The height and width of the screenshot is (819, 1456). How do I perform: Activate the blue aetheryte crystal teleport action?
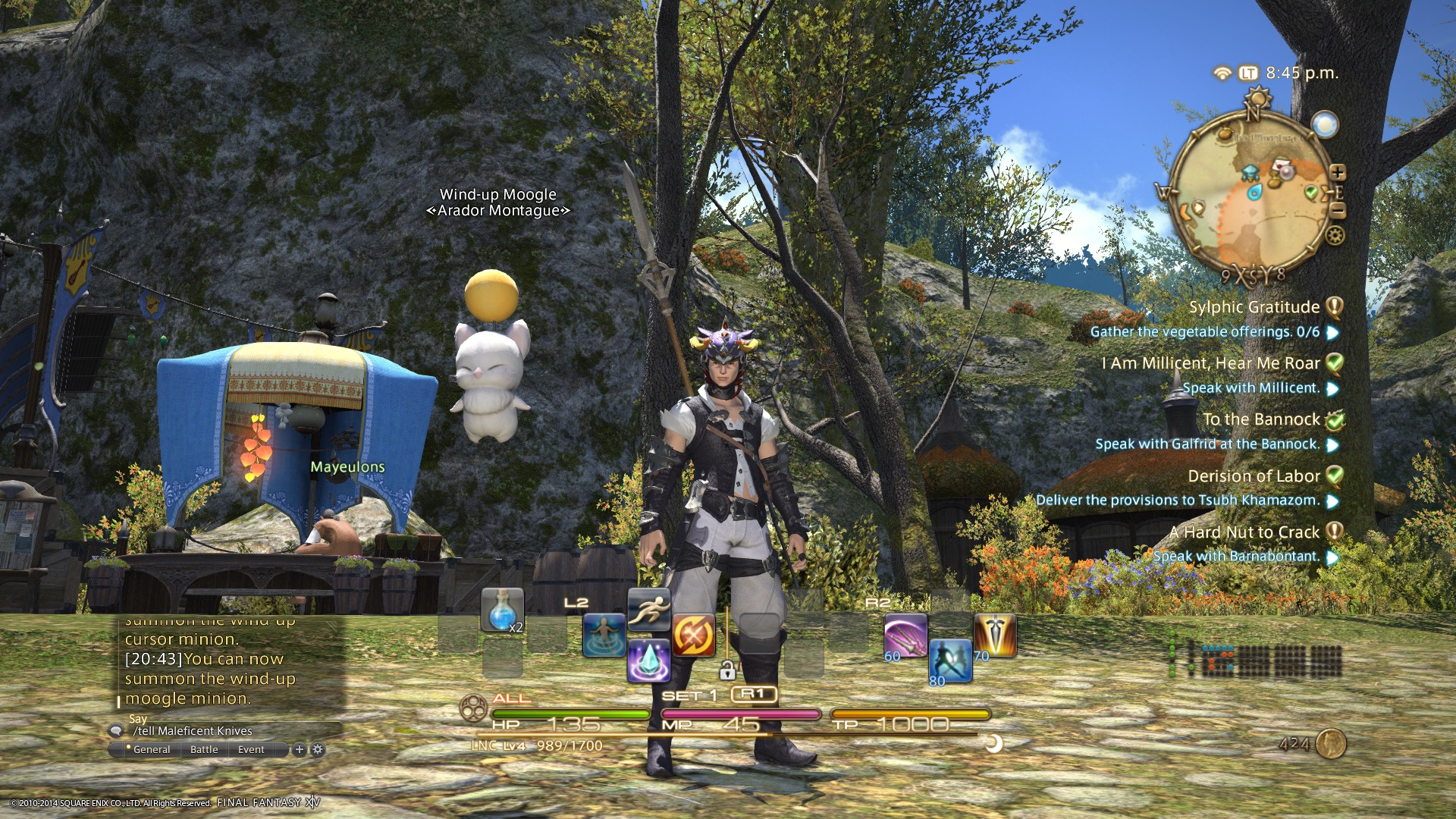(649, 661)
